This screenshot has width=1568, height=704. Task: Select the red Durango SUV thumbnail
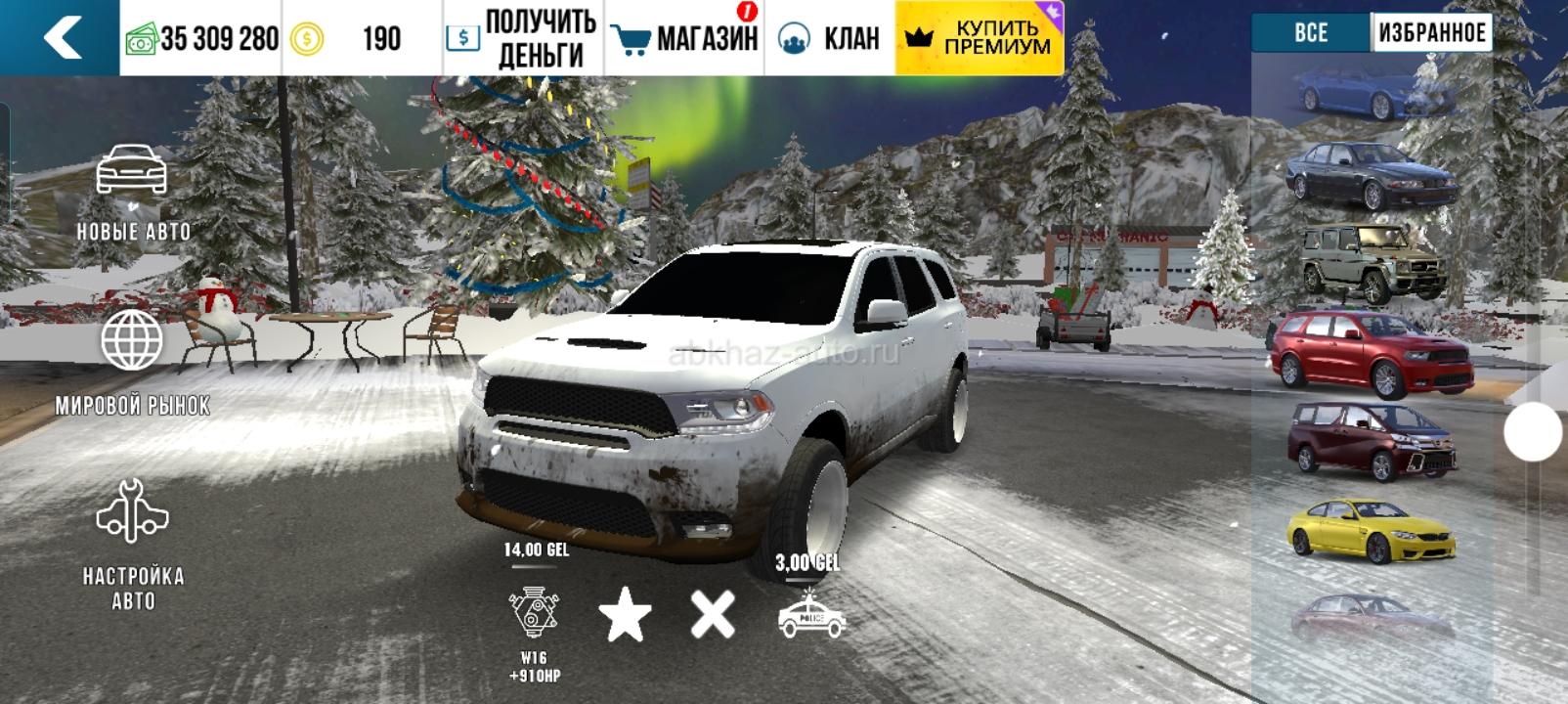pyautogui.click(x=1371, y=354)
